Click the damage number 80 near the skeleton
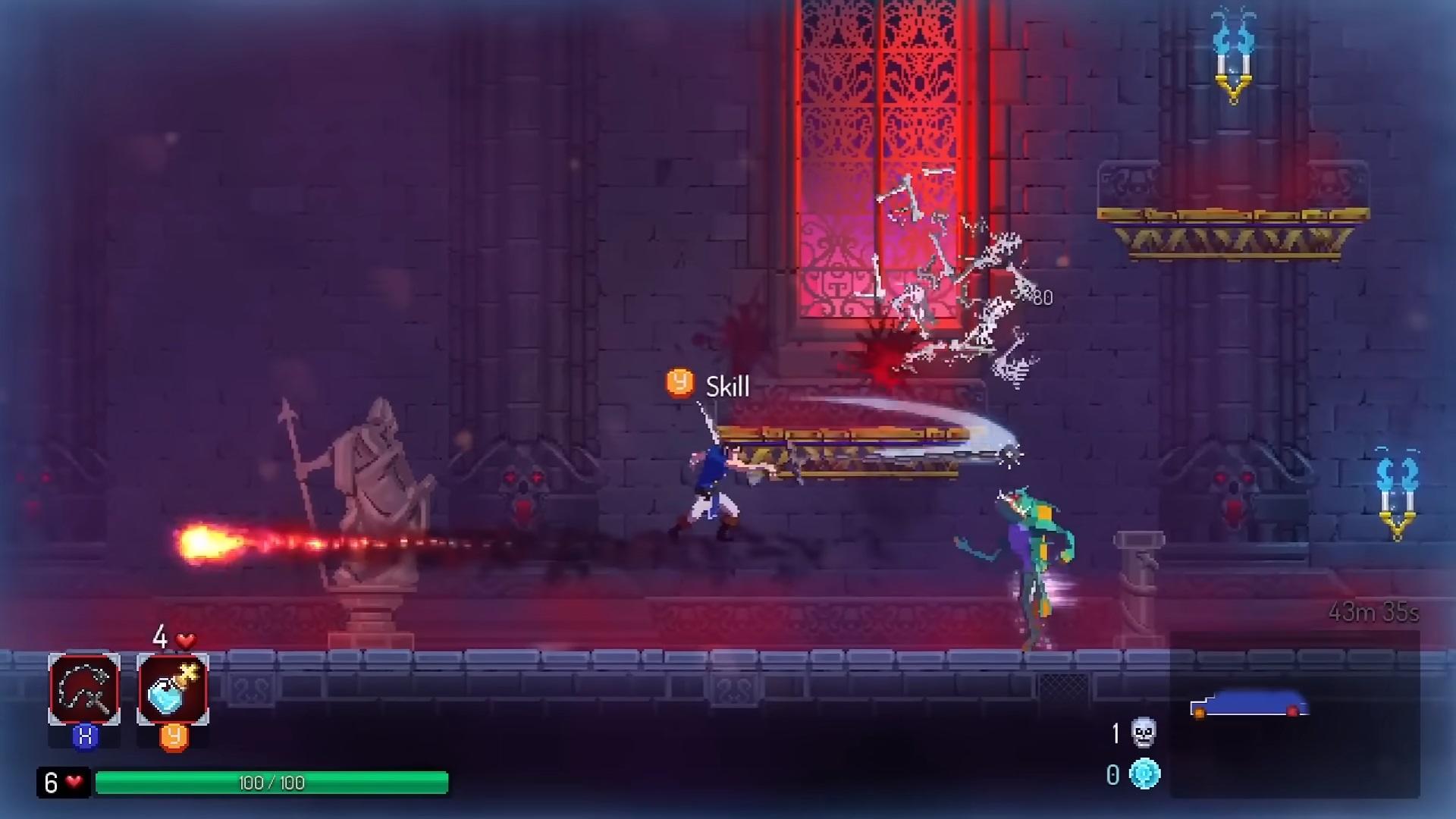 pos(1040,298)
